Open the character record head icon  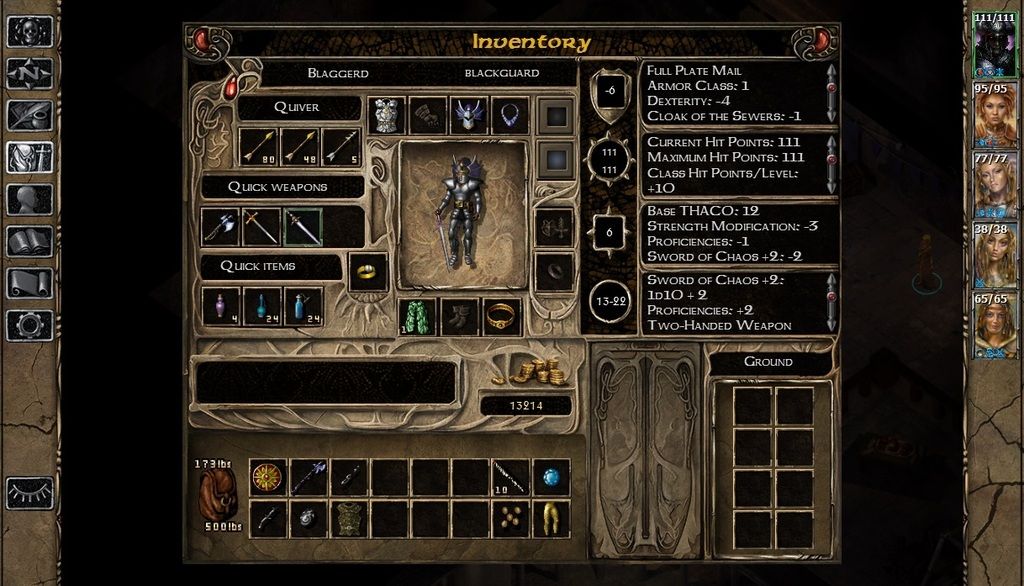(29, 199)
